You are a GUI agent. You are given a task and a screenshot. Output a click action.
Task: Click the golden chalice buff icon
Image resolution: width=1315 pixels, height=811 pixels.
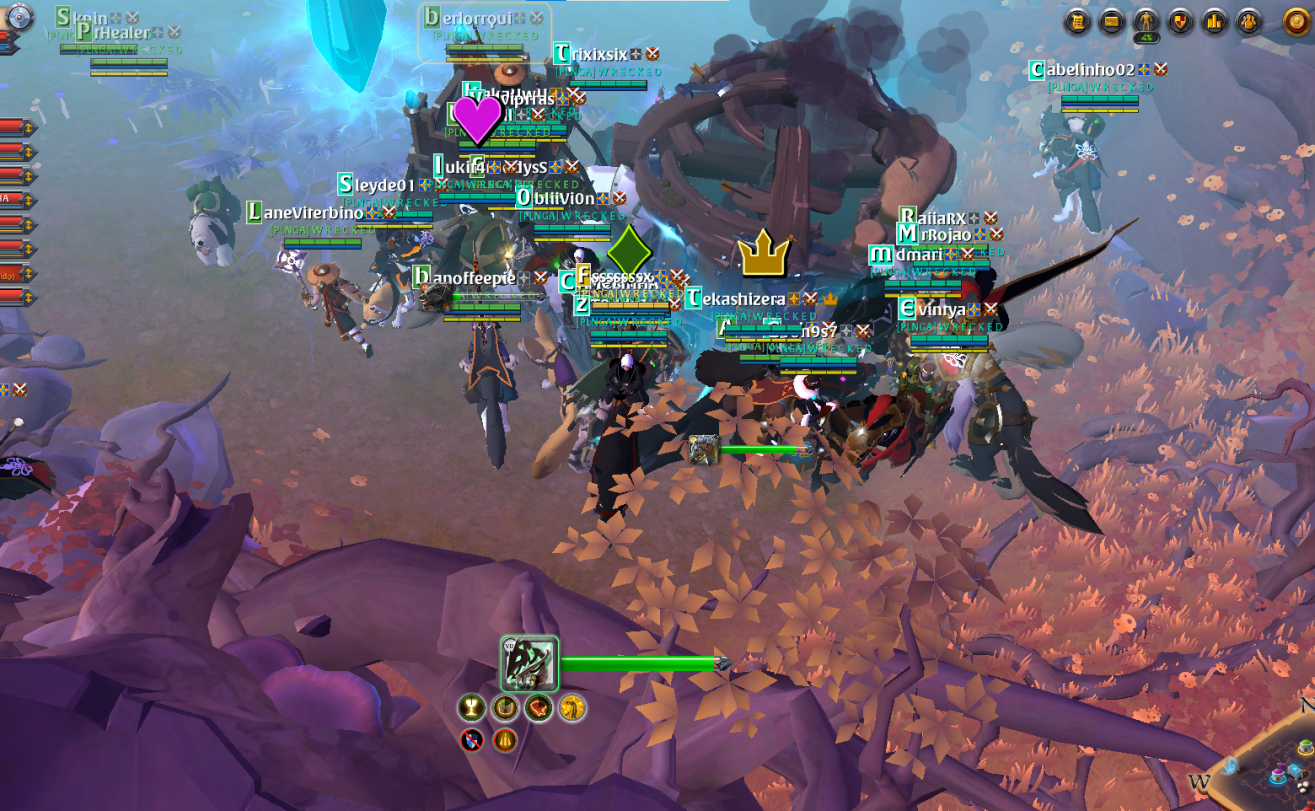click(x=470, y=708)
